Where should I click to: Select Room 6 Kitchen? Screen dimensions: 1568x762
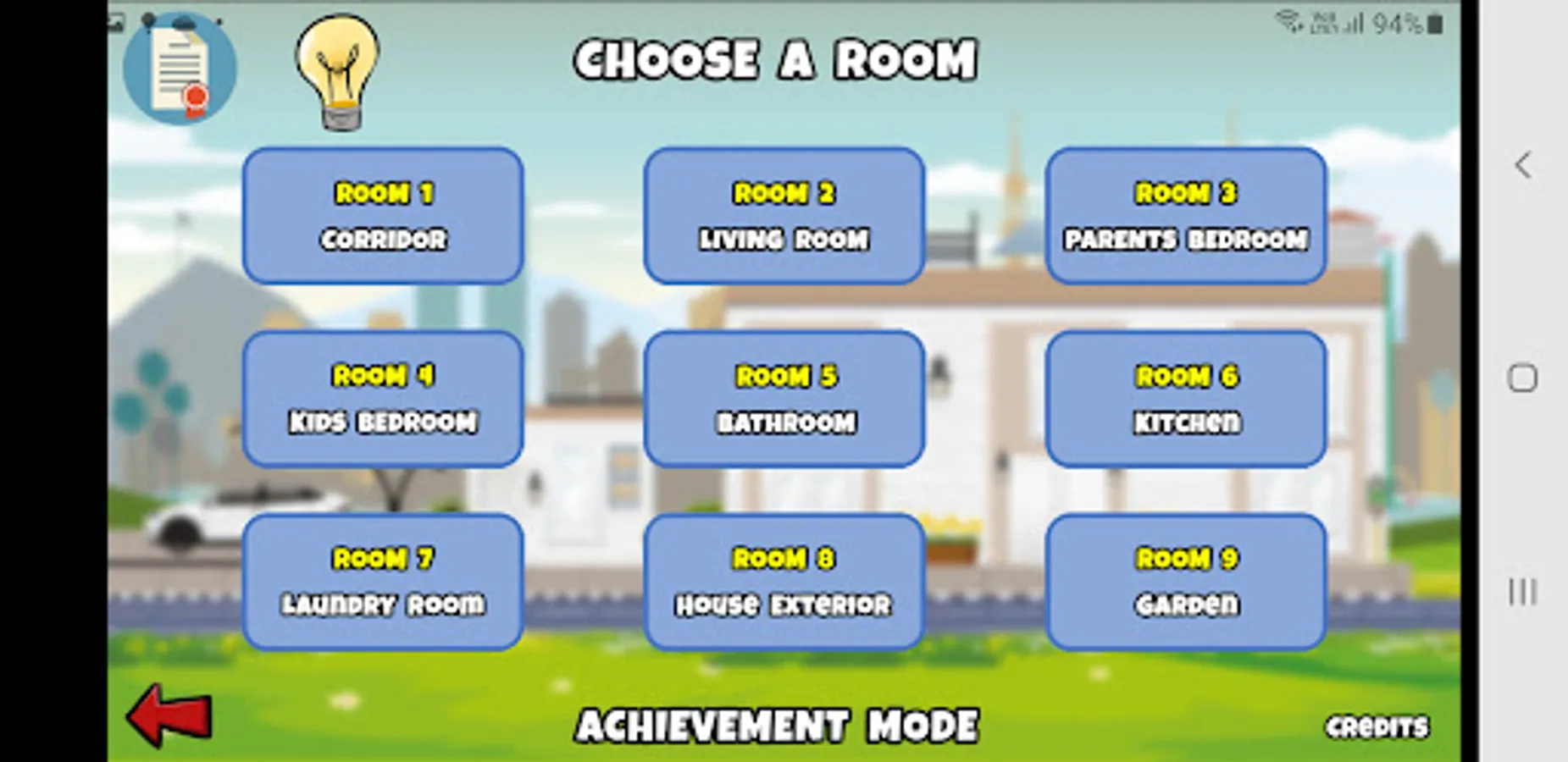[x=1184, y=398]
